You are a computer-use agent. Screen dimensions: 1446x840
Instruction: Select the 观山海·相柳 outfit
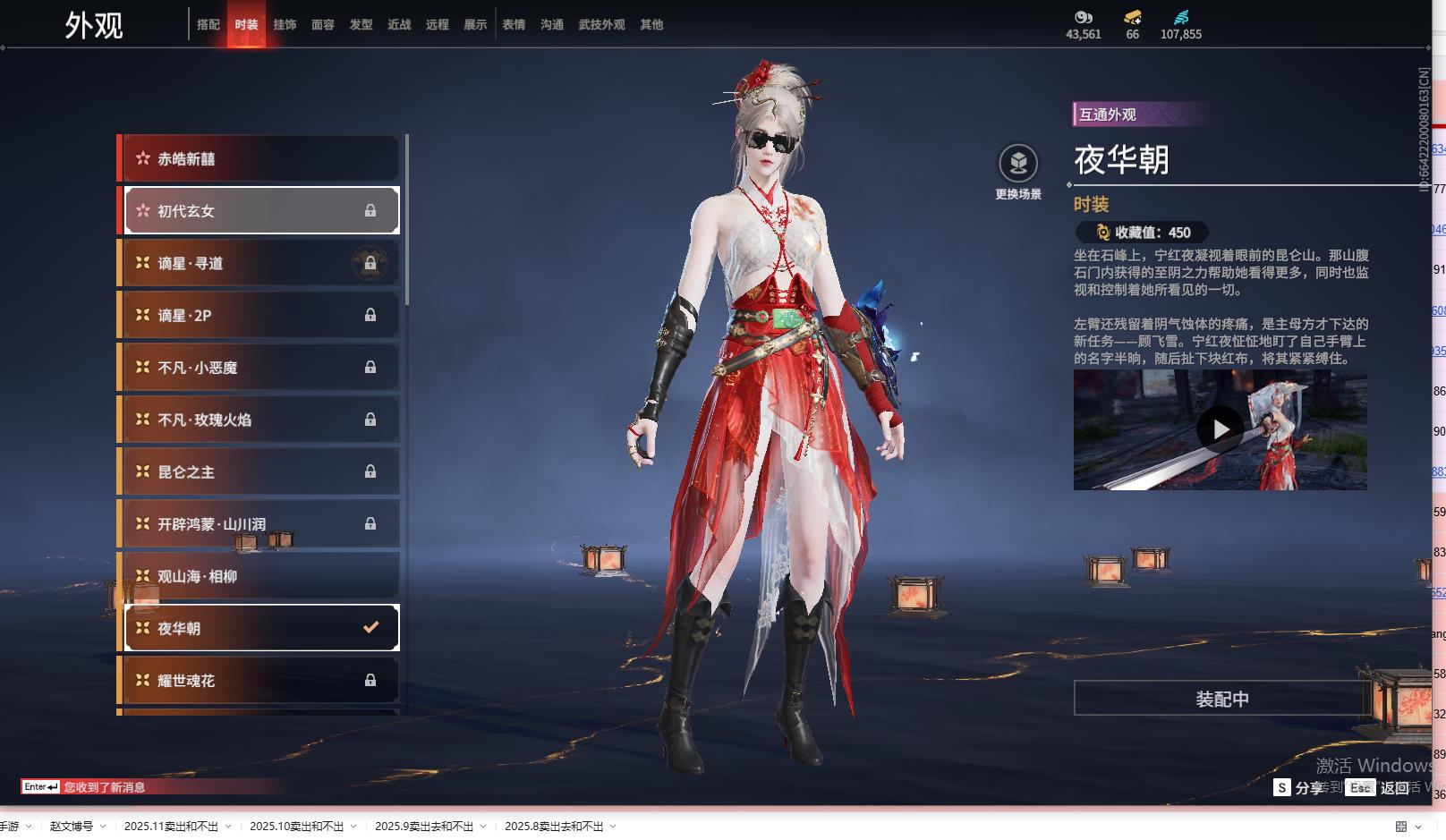pos(259,577)
